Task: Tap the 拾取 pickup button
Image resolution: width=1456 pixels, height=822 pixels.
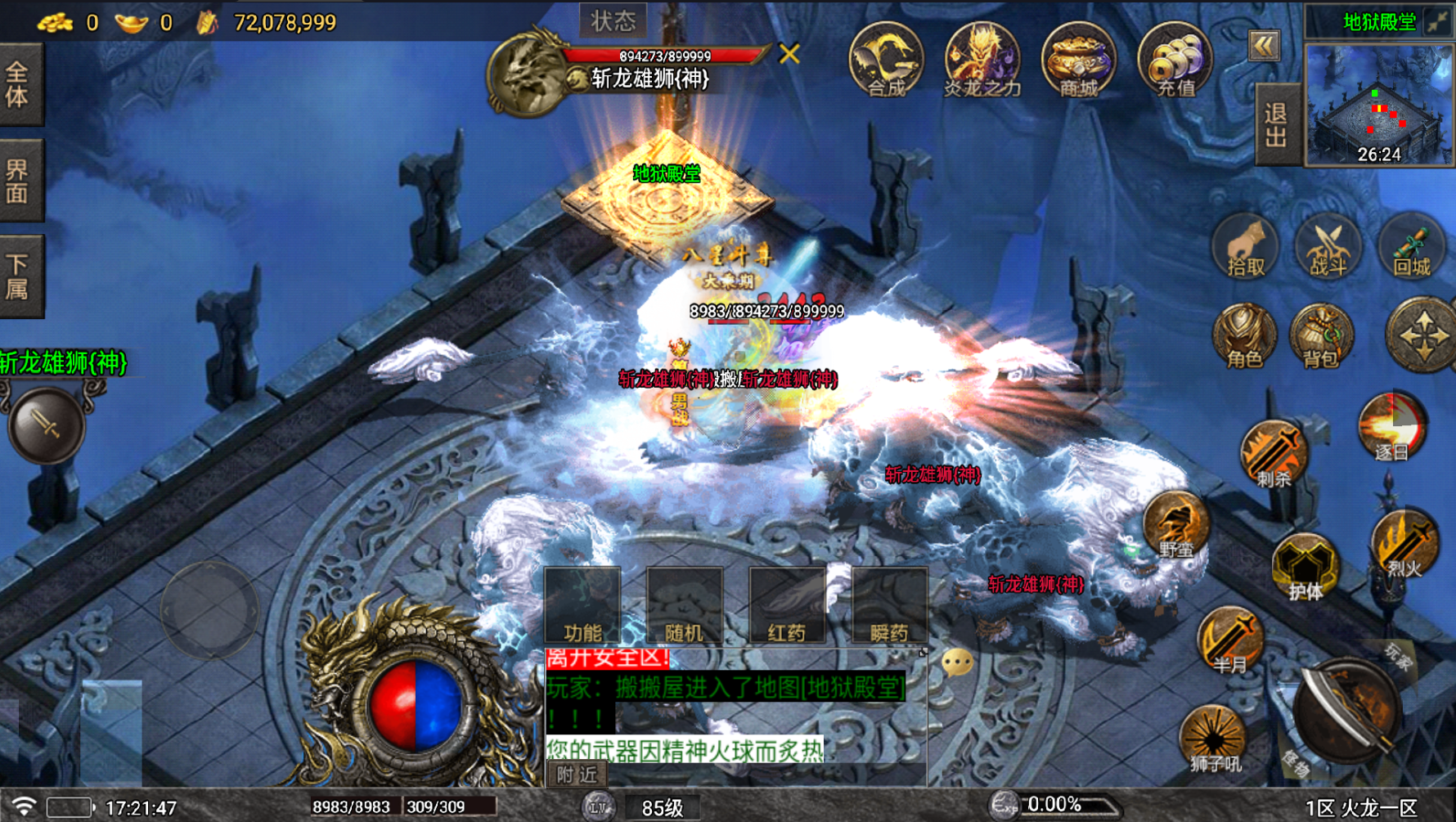Action: click(x=1246, y=248)
